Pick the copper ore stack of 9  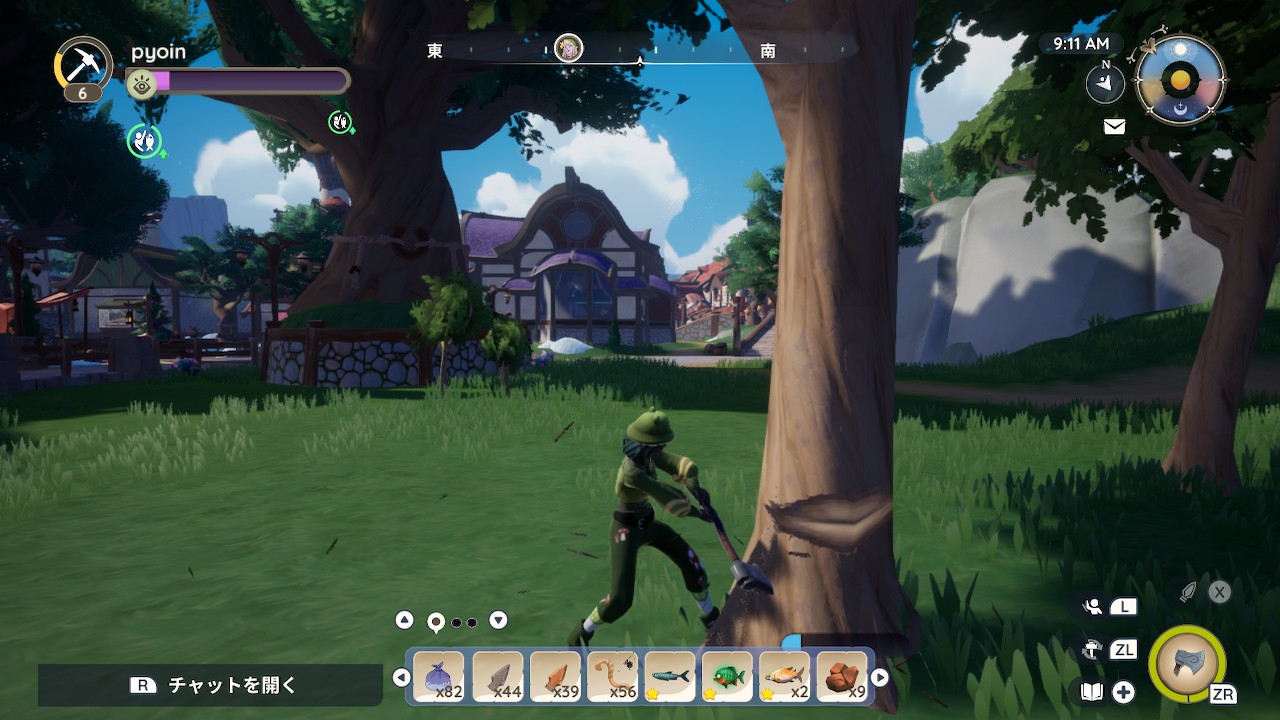[842, 677]
